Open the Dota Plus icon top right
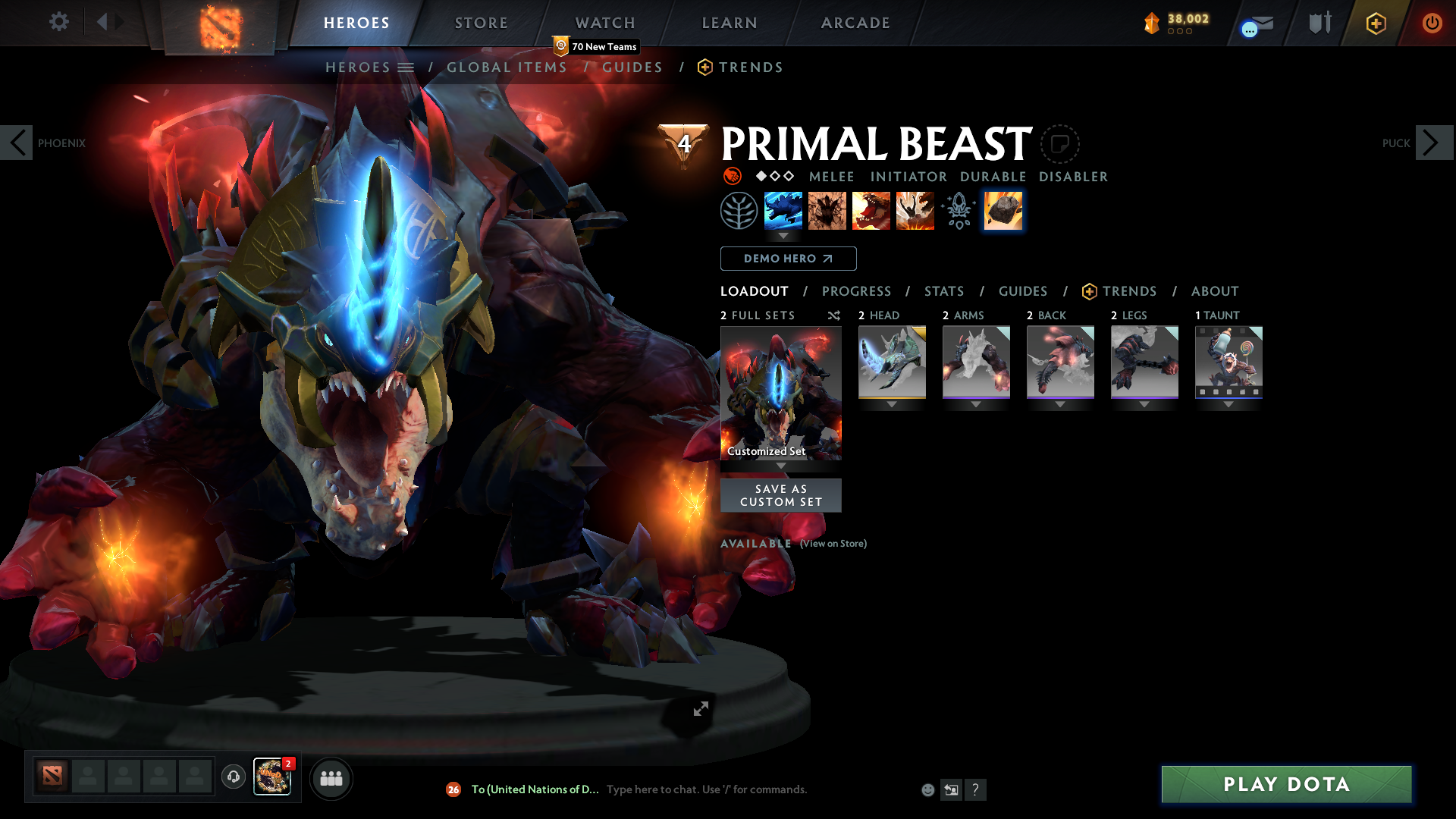1456x819 pixels. click(x=1376, y=23)
